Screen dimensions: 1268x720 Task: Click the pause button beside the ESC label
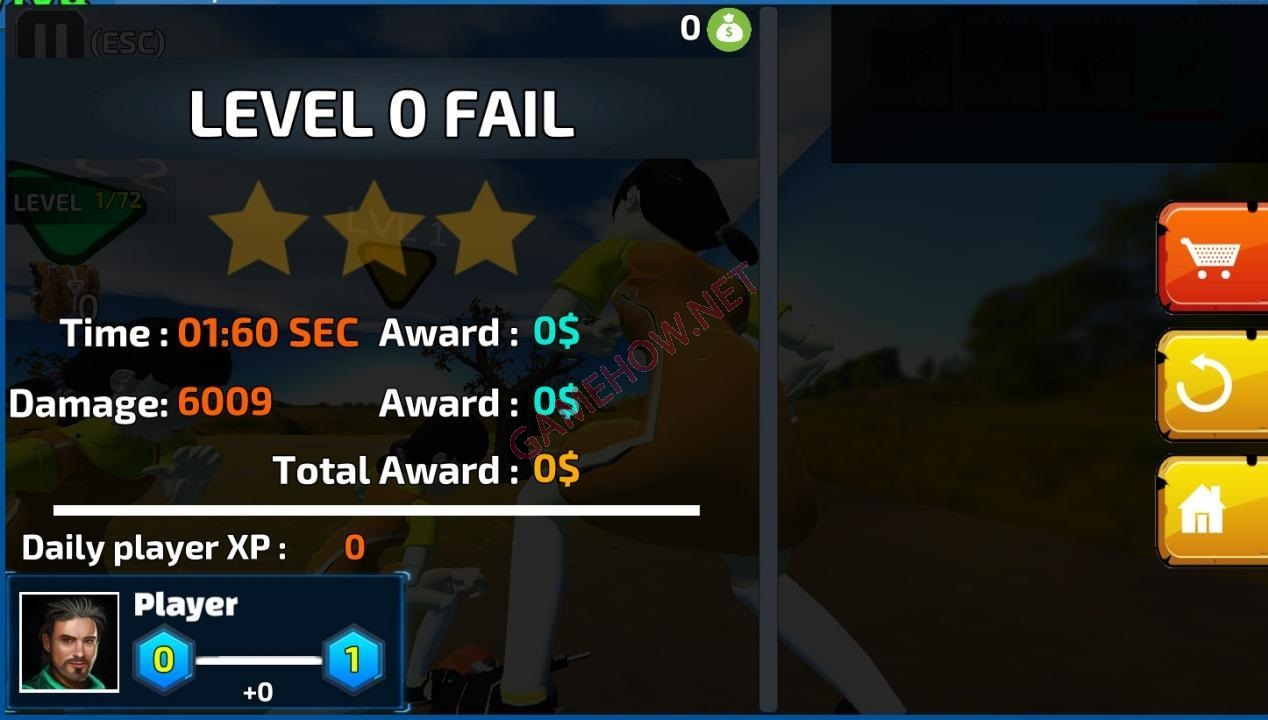coord(50,37)
